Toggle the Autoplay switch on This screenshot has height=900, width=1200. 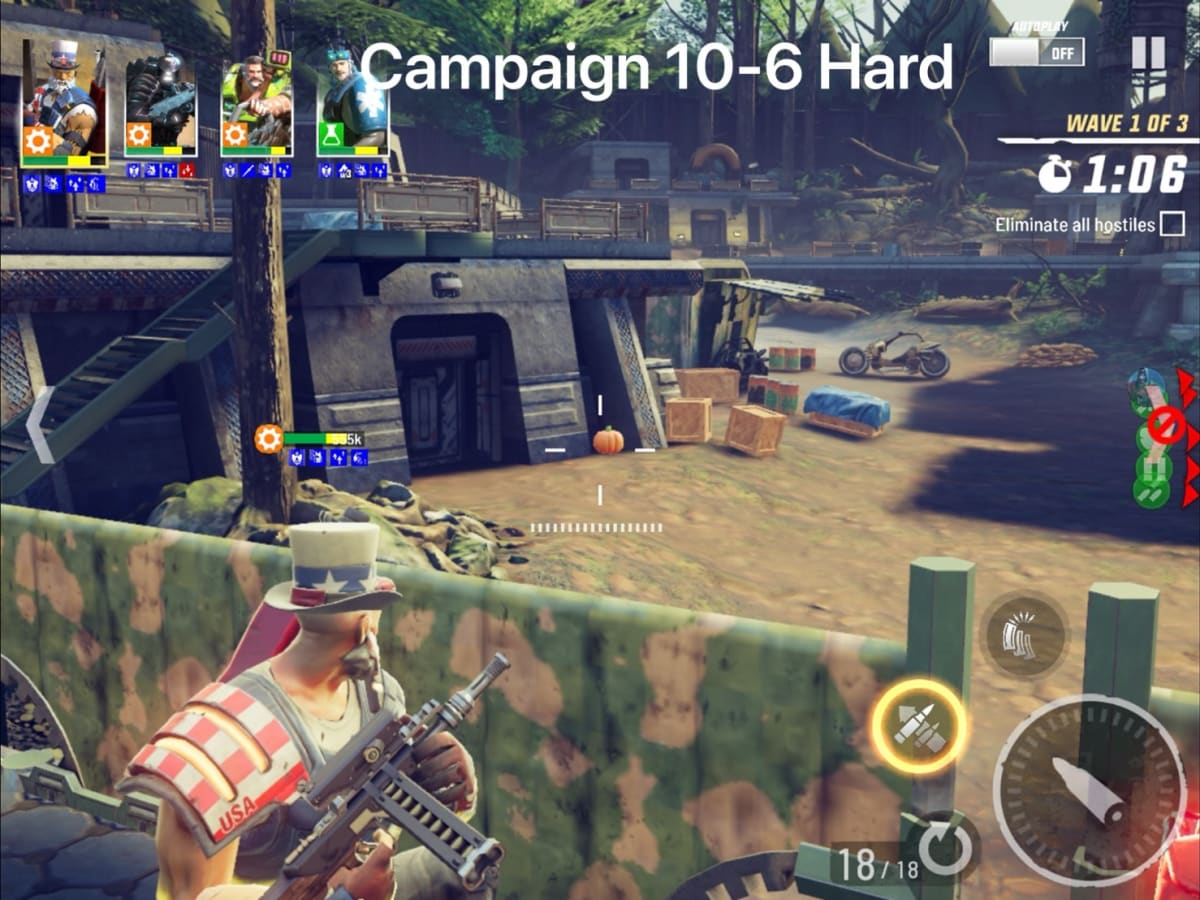[x=1037, y=51]
